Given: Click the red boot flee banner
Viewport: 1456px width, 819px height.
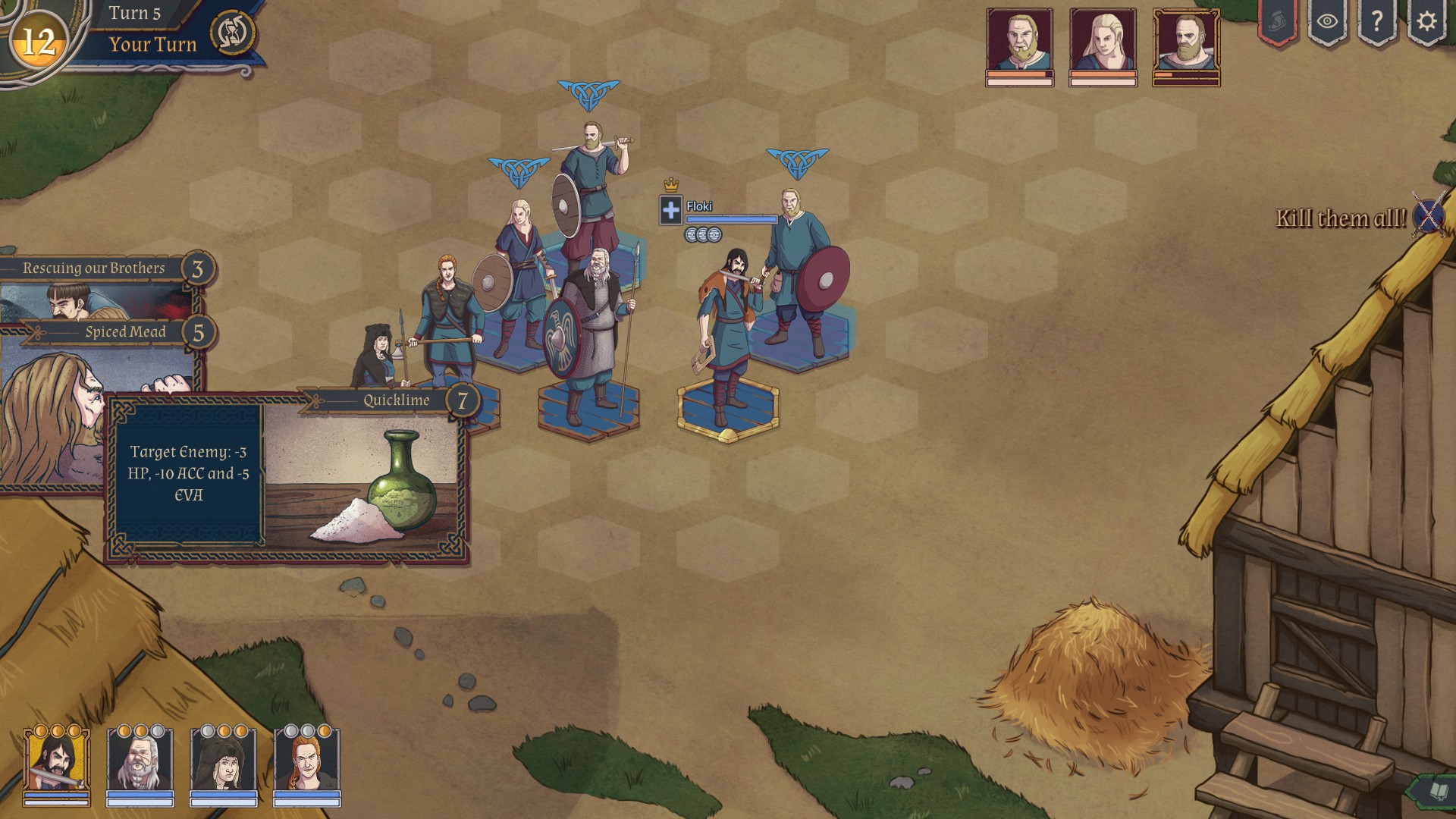Looking at the screenshot, I should [x=1278, y=22].
